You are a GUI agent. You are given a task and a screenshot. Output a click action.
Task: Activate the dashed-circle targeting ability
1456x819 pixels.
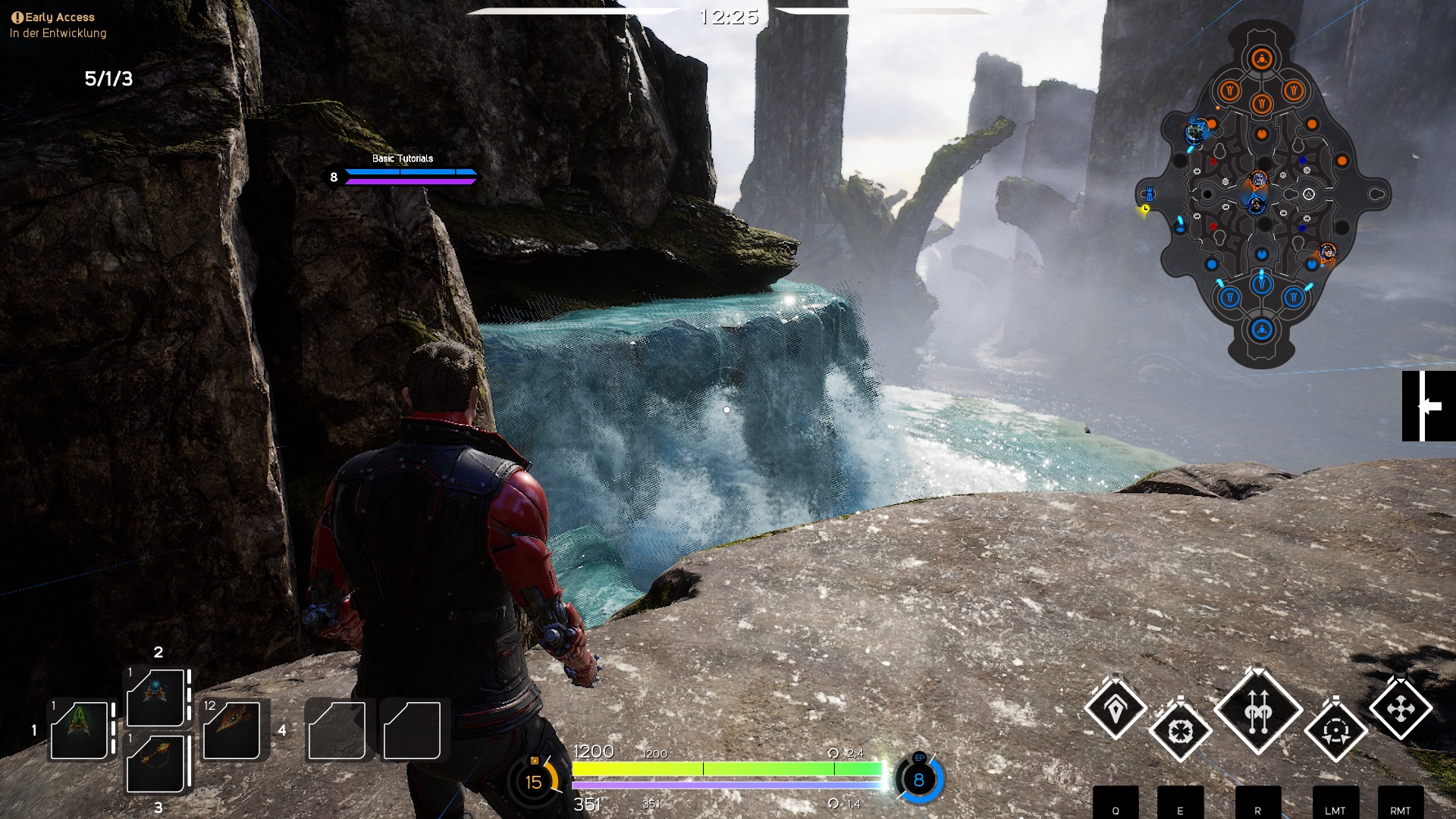point(1335,732)
